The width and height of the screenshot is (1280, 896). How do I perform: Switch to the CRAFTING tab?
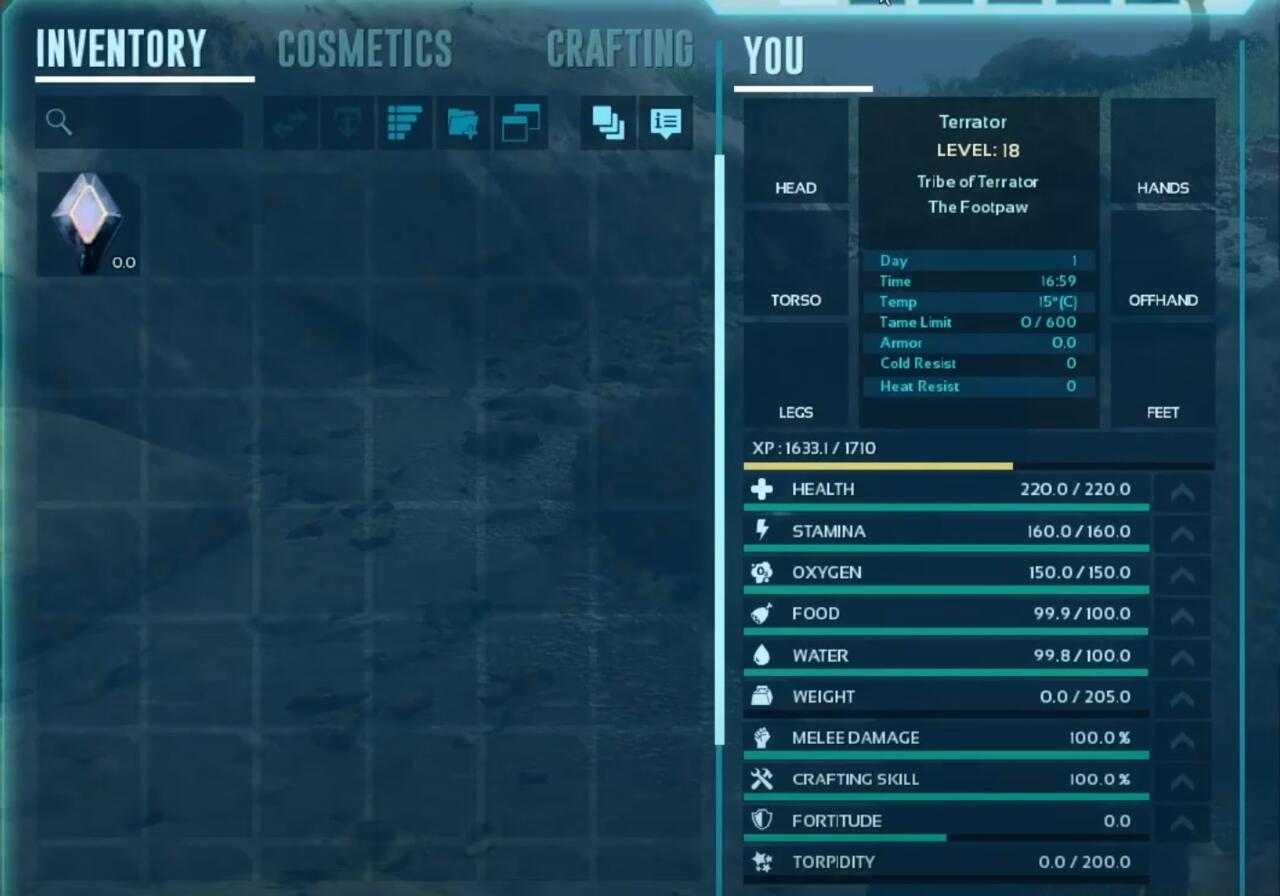621,47
